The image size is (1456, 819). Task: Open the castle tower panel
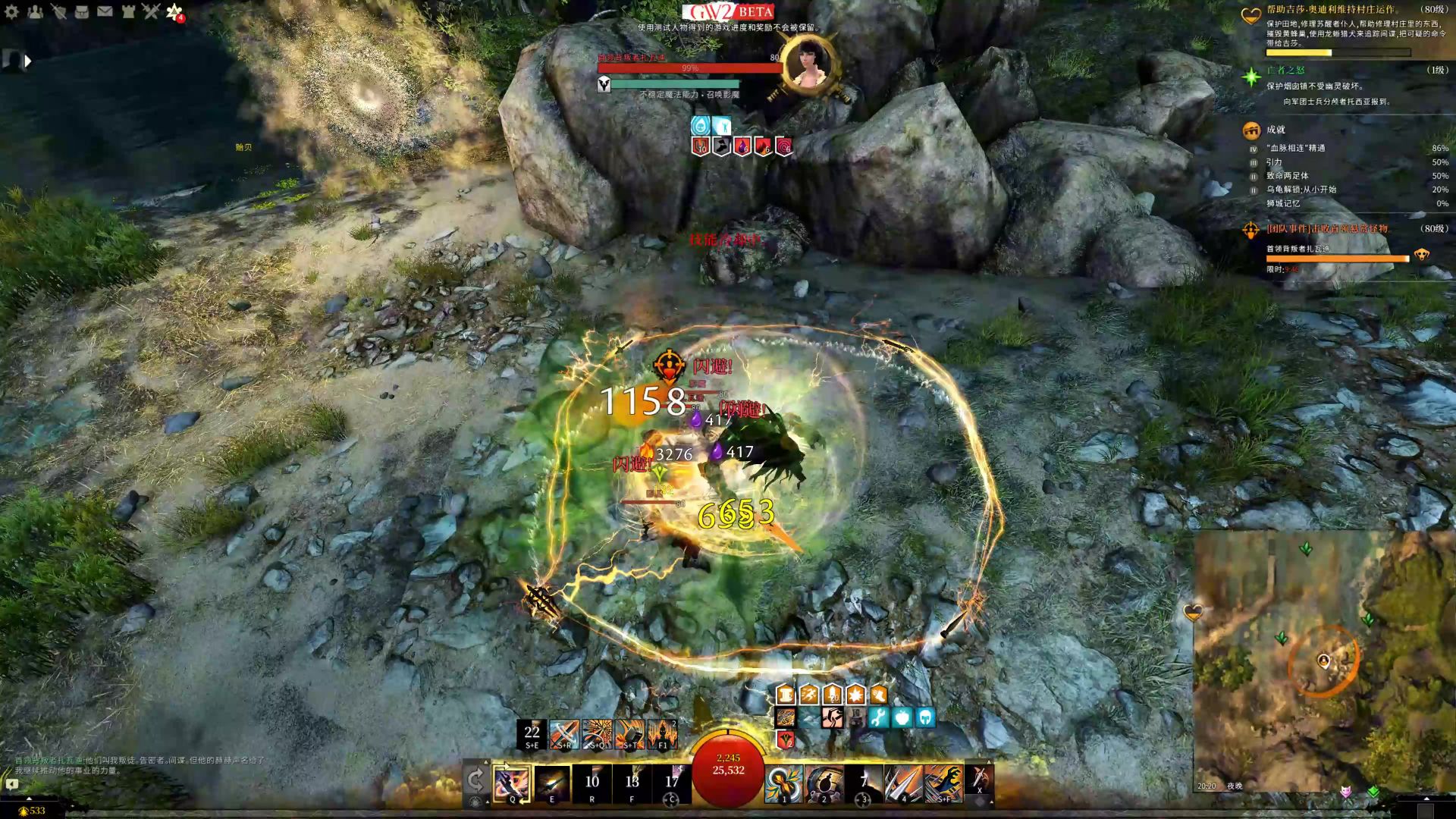[x=128, y=11]
